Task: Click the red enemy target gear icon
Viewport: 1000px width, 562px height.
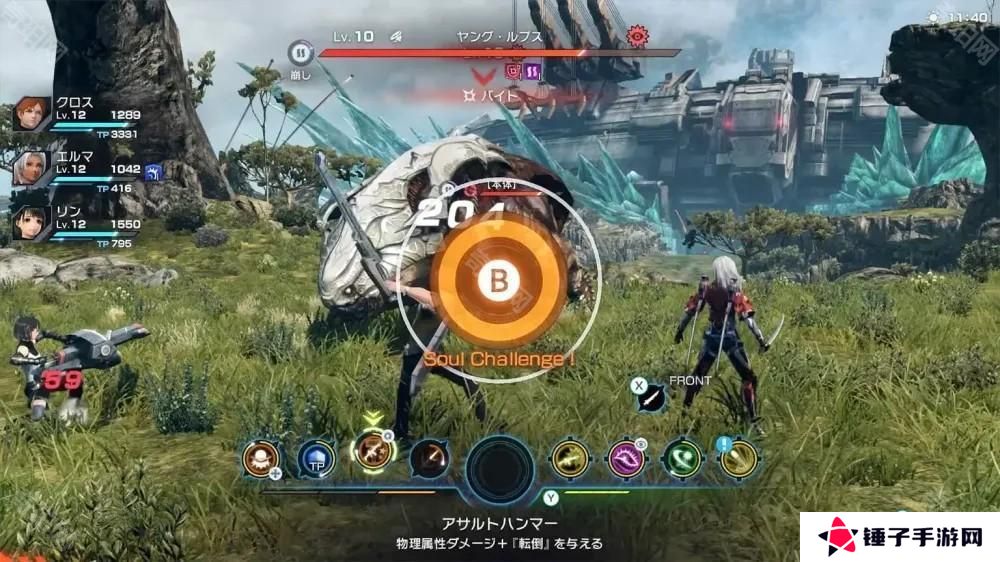Action: coord(636,36)
